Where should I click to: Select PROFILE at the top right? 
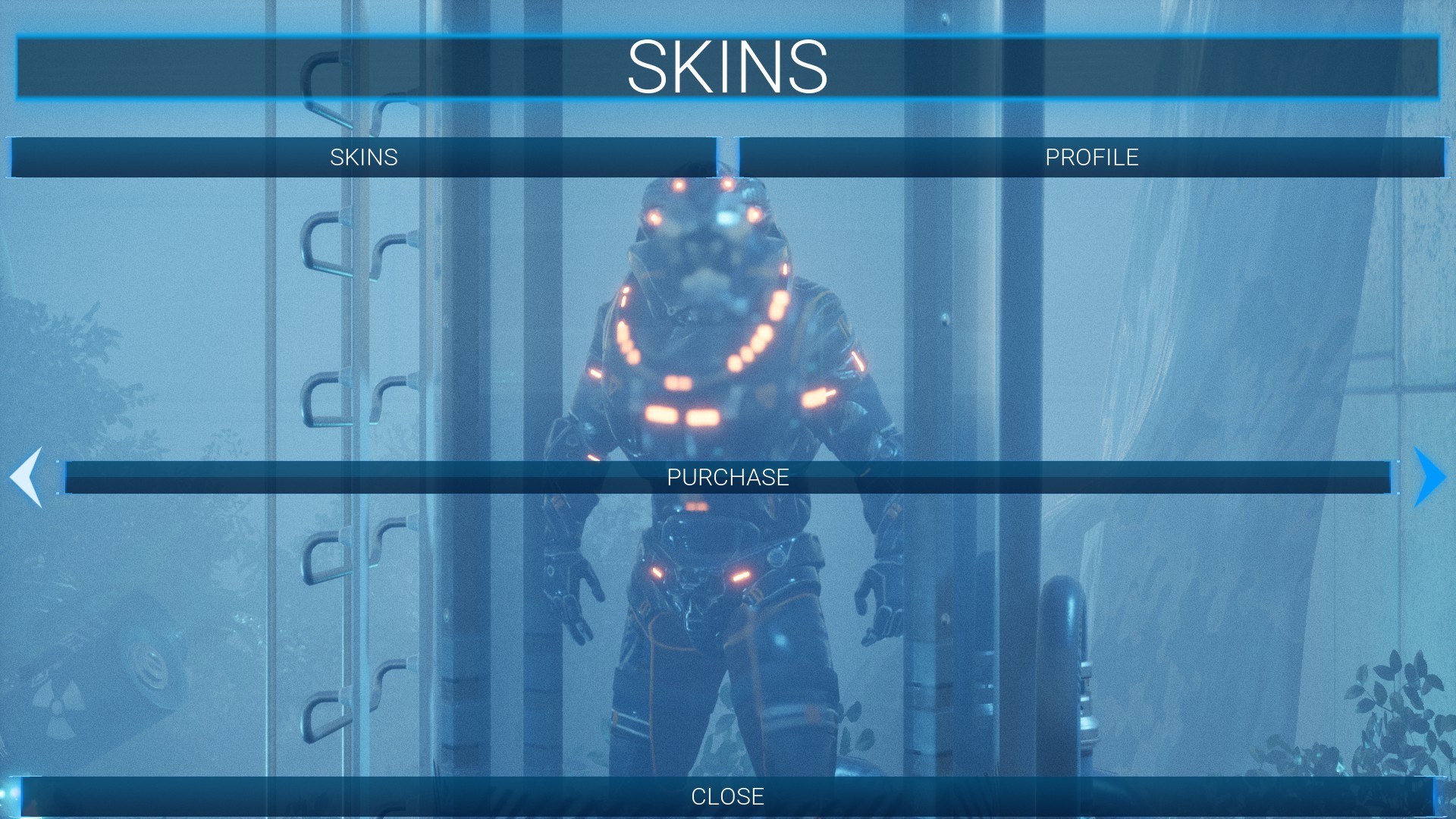coord(1092,158)
